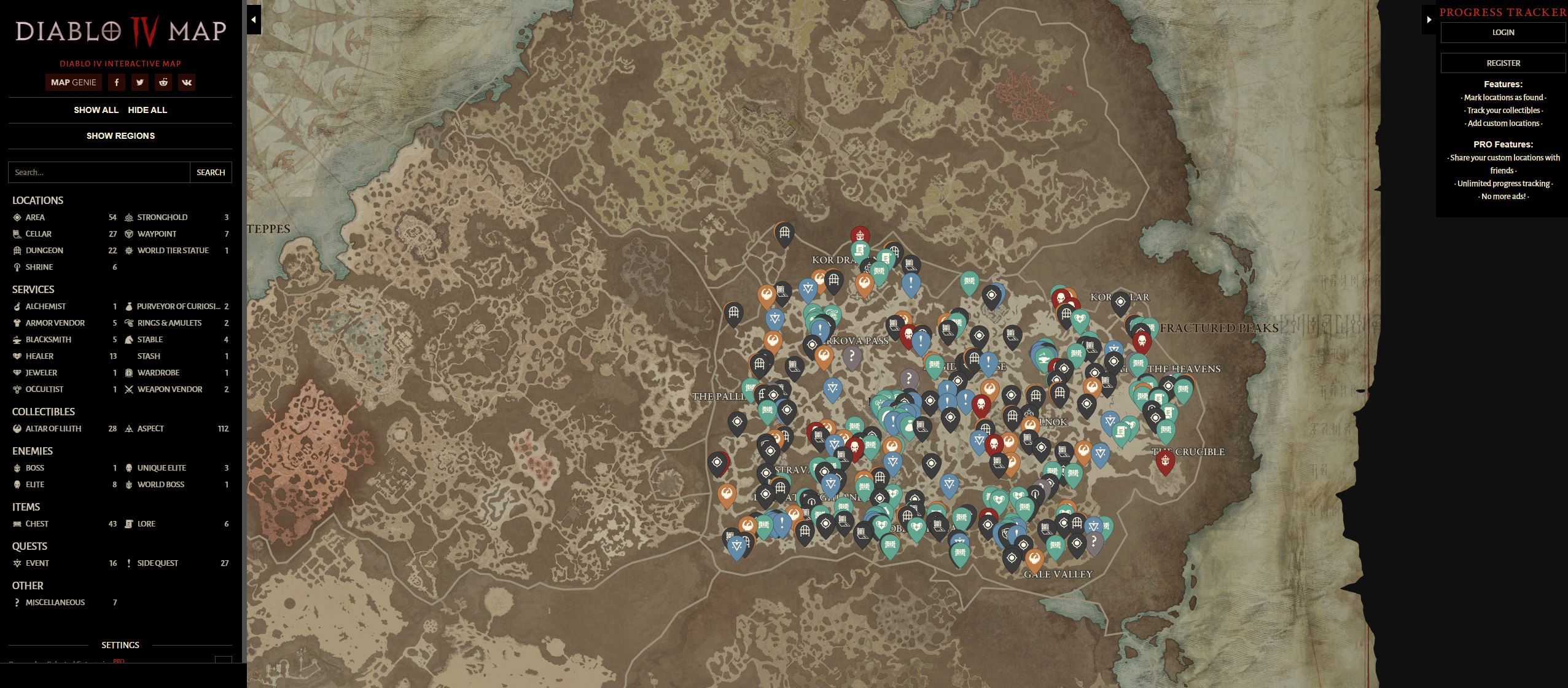1568x688 pixels.
Task: Open SHOW REGIONS
Action: (x=120, y=136)
